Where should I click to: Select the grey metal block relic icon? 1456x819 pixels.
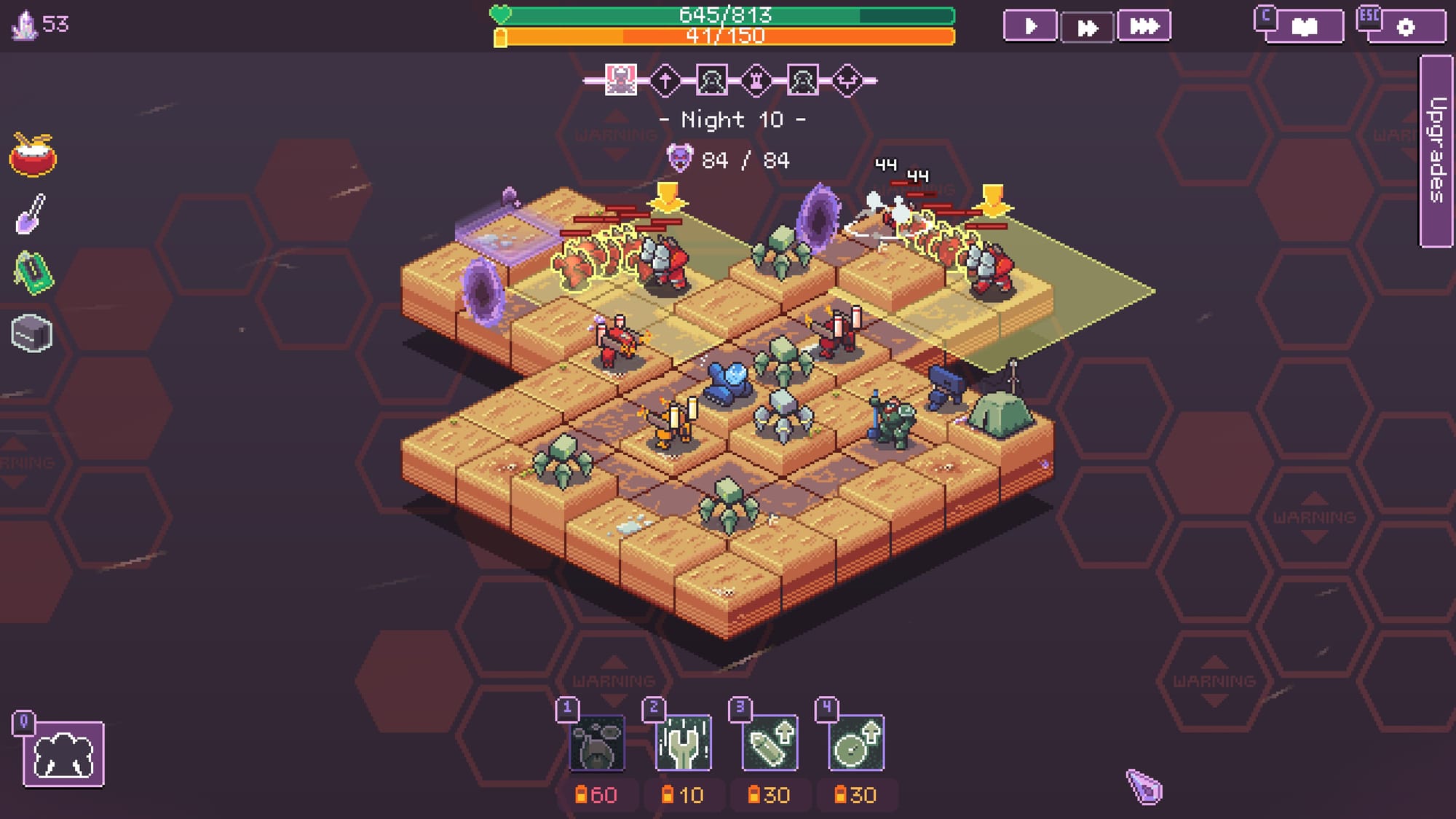coord(32,334)
